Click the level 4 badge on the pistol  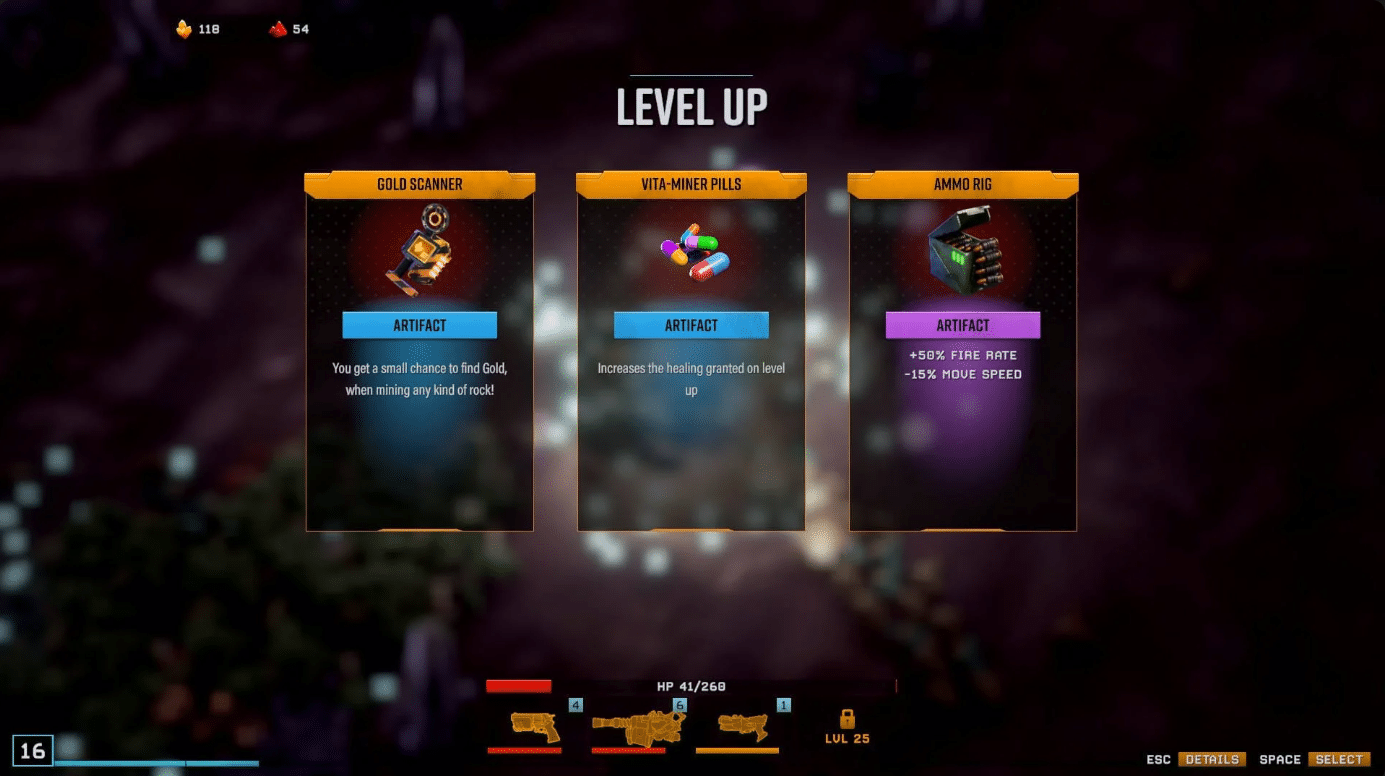tap(575, 705)
